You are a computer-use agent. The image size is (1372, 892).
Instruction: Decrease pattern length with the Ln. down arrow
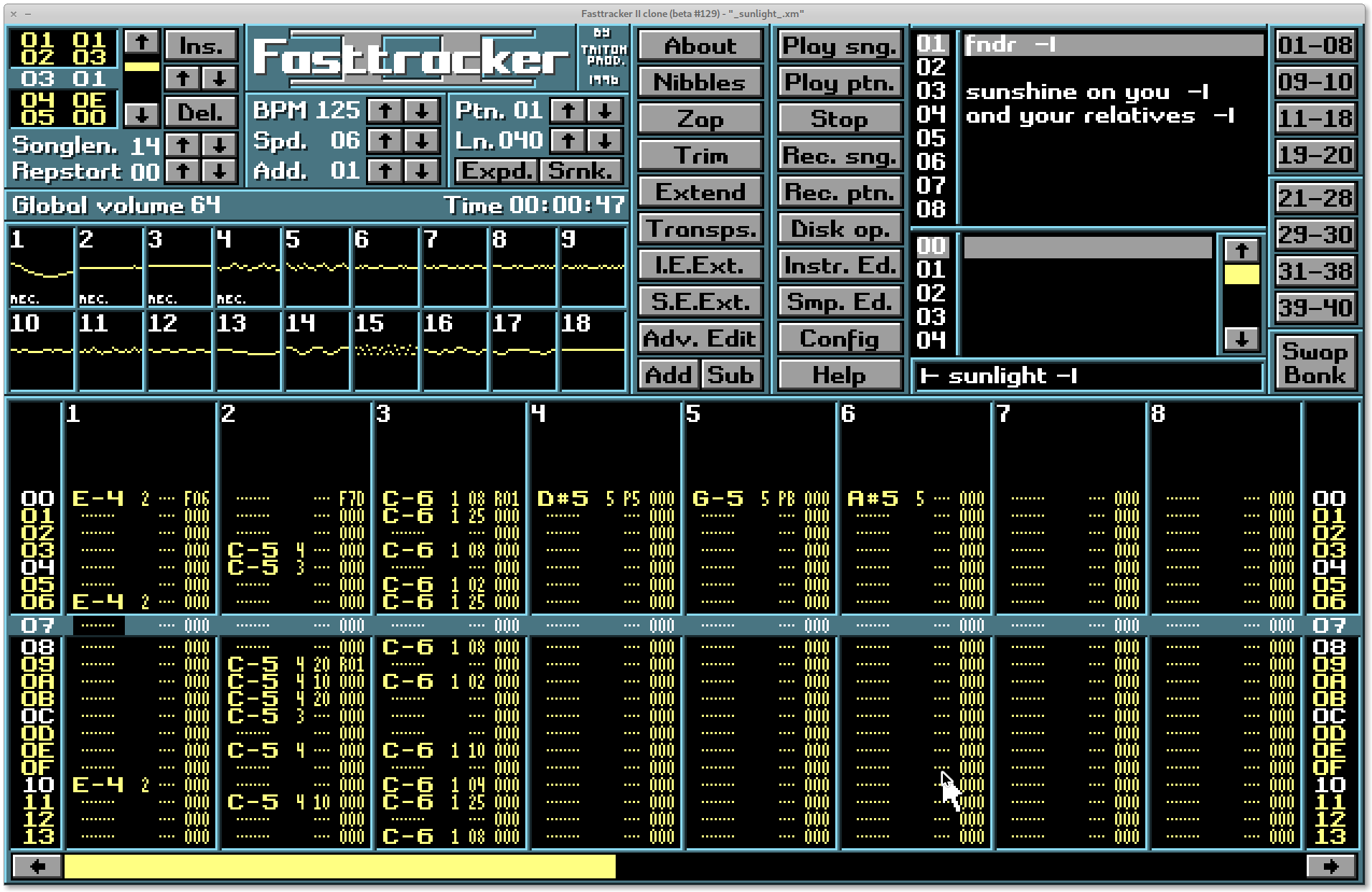603,141
